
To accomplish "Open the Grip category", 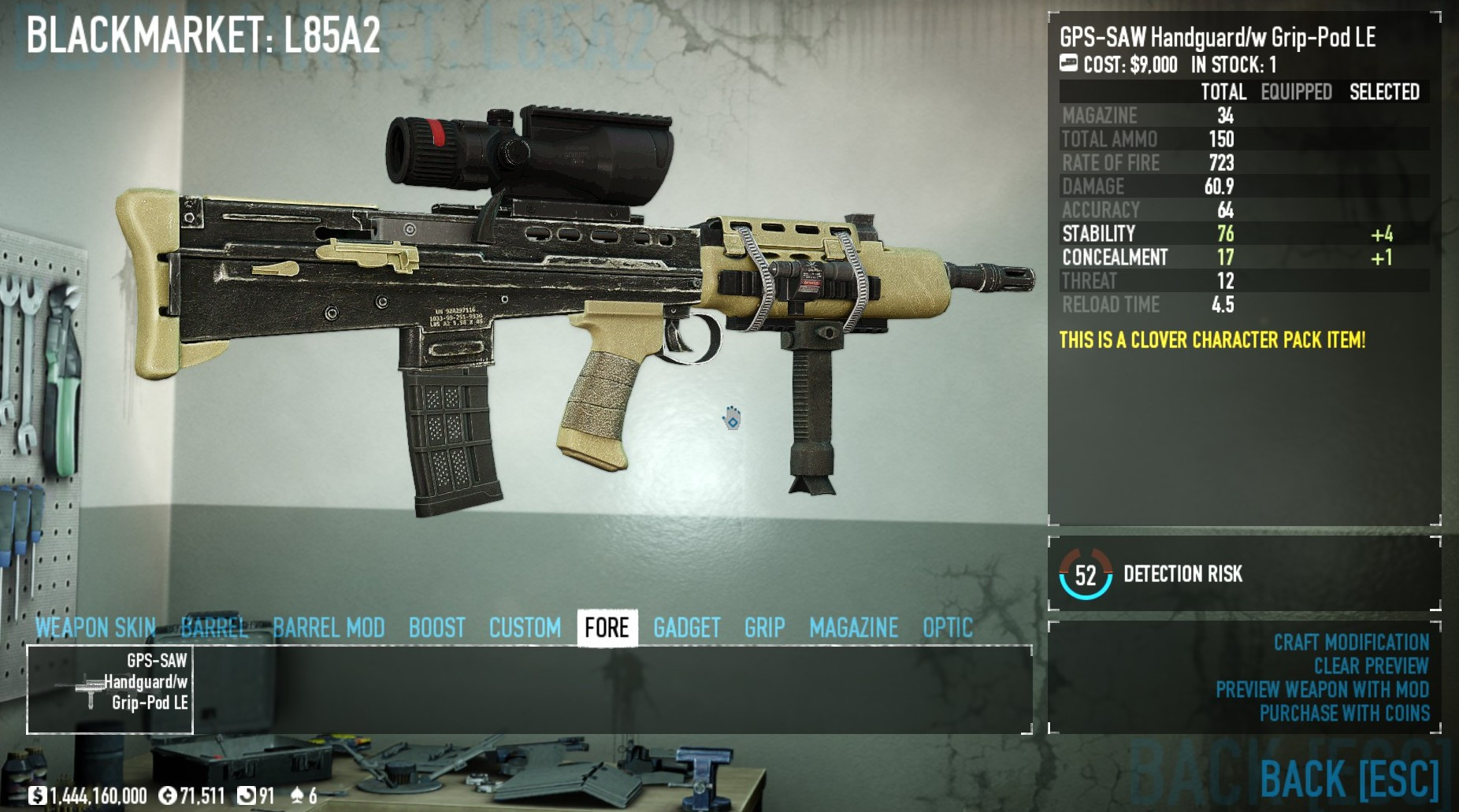I will click(764, 628).
